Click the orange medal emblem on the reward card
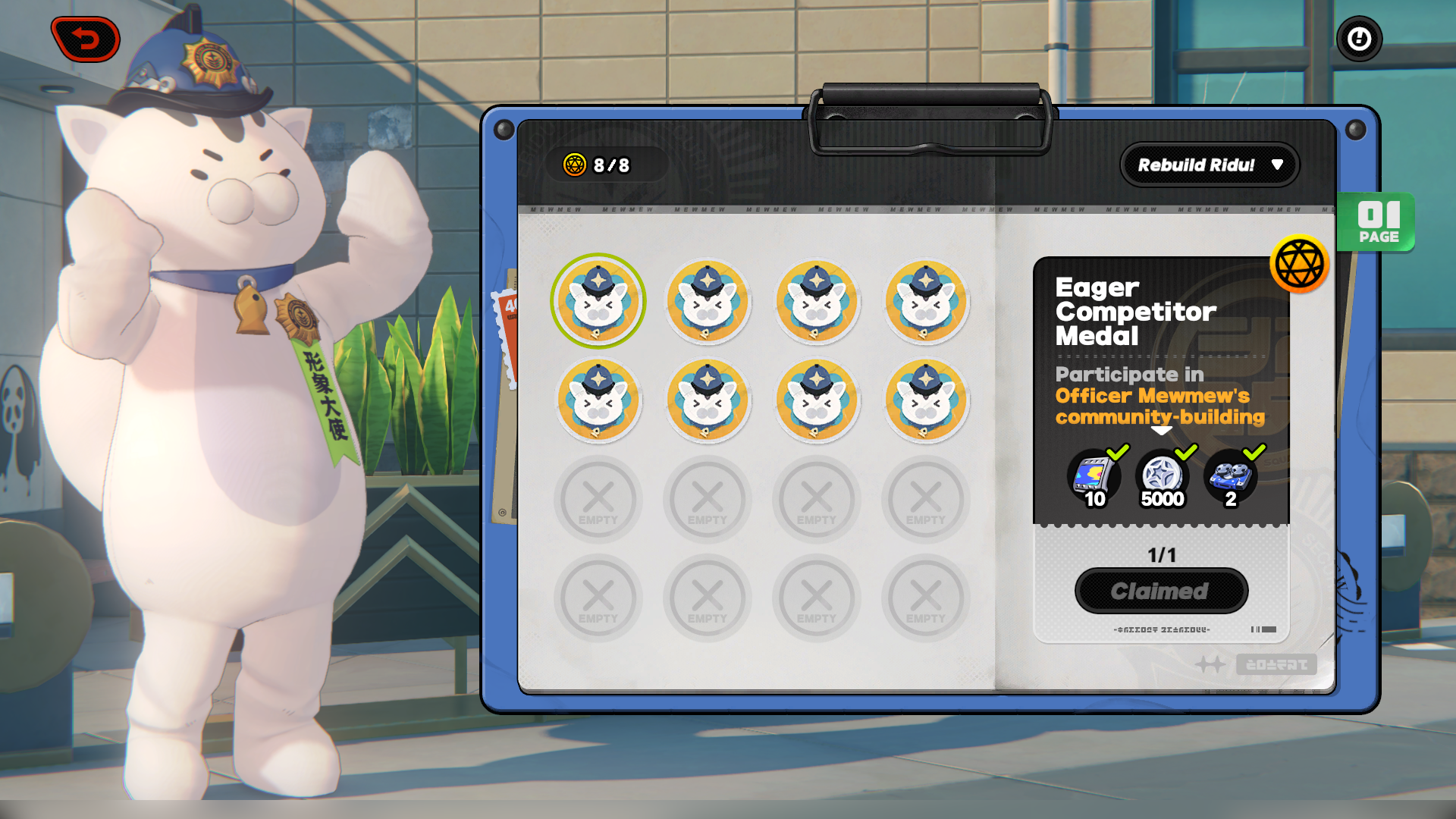The height and width of the screenshot is (819, 1456). click(x=1300, y=264)
